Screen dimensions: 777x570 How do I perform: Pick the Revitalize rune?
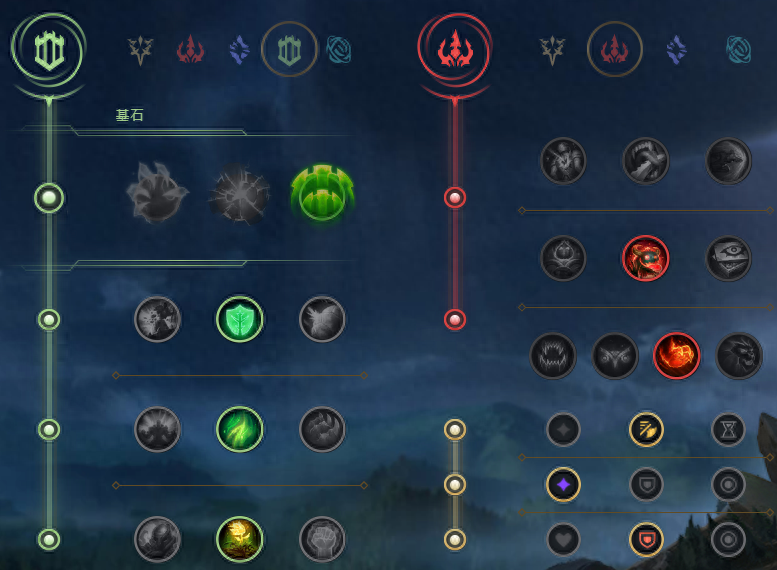tap(240, 539)
